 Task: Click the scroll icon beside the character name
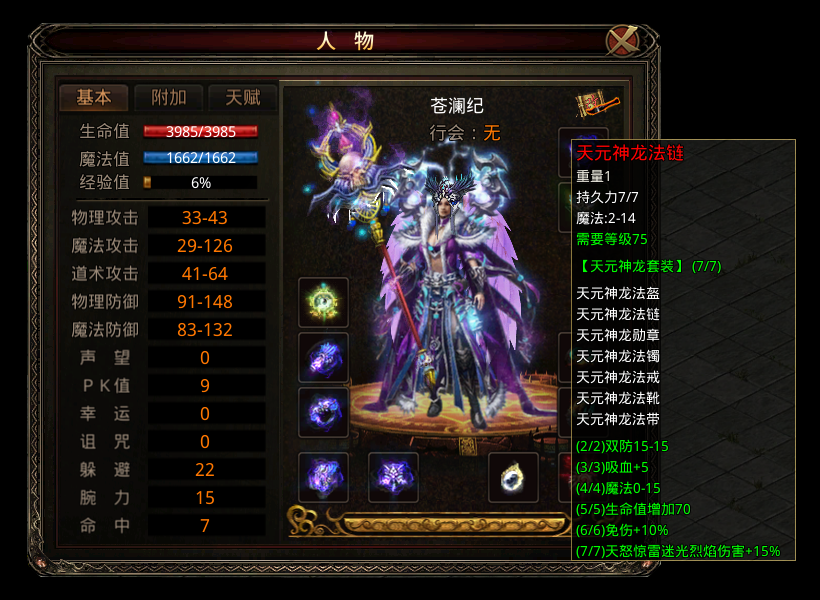tap(596, 104)
